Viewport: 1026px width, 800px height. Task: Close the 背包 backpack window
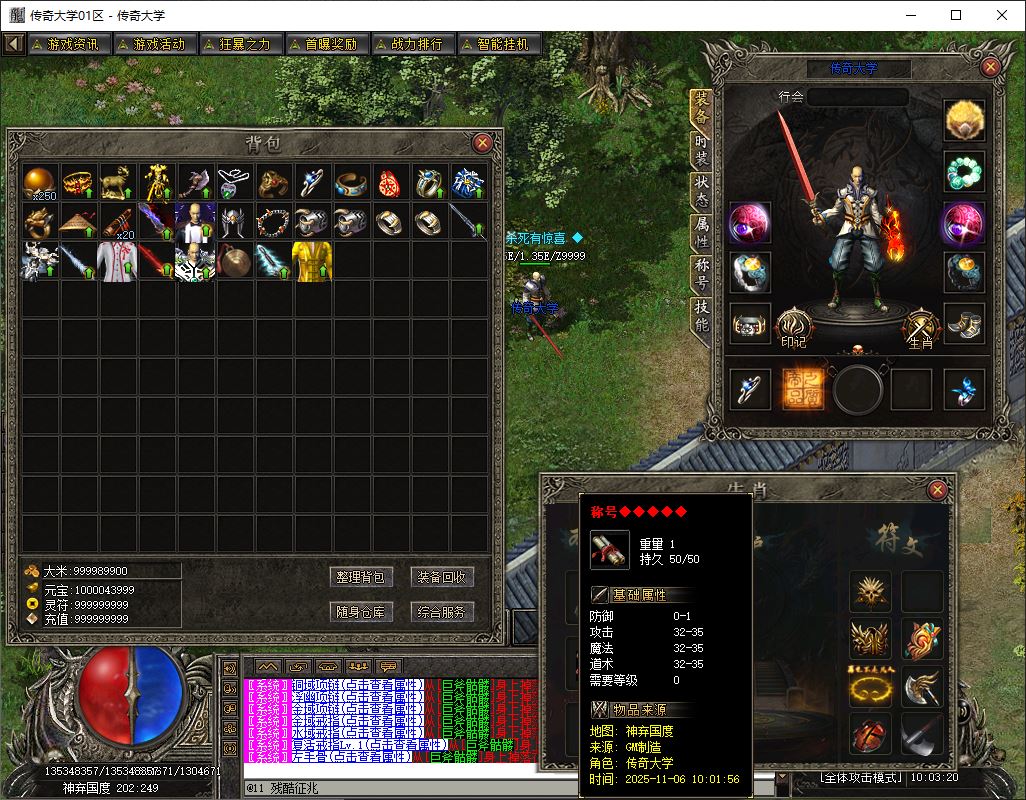(x=482, y=143)
